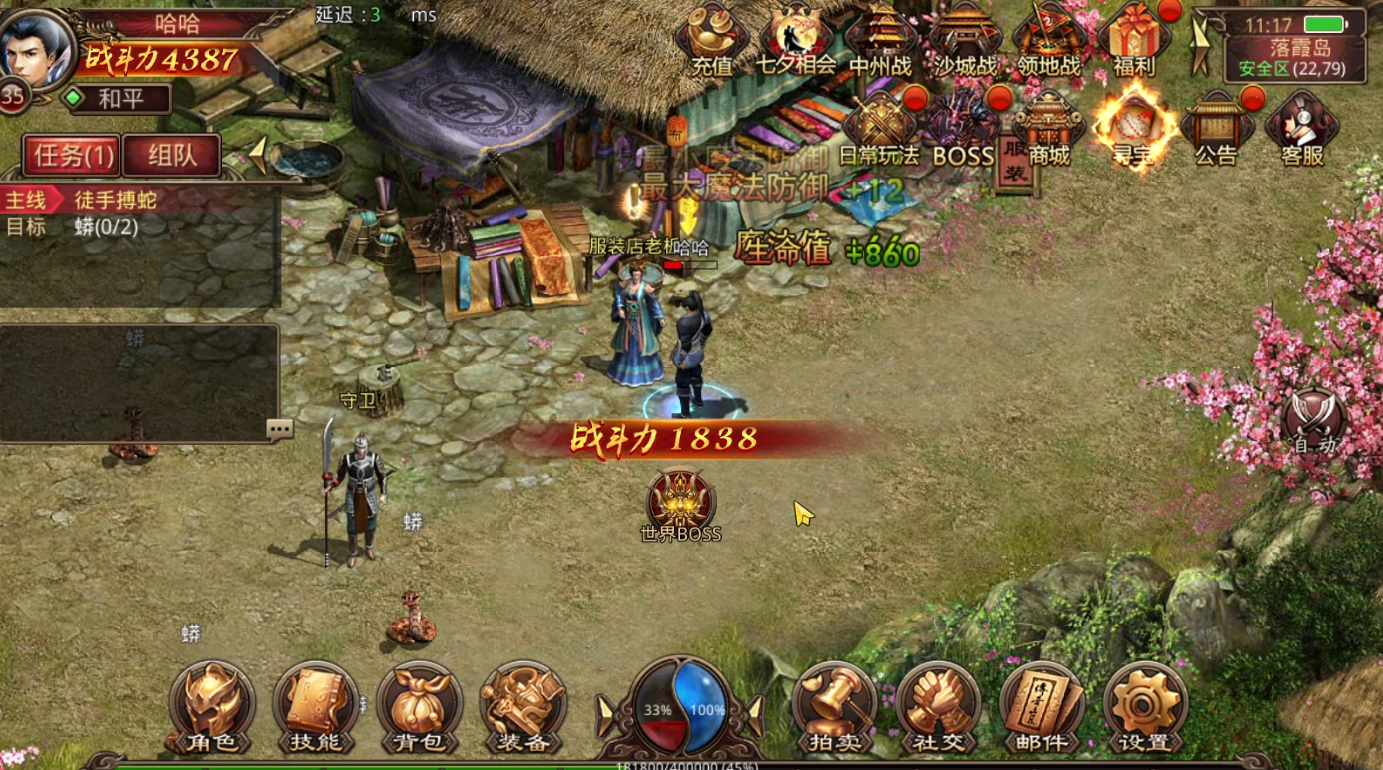
Task: View the 公告 announcements
Action: 1216,128
